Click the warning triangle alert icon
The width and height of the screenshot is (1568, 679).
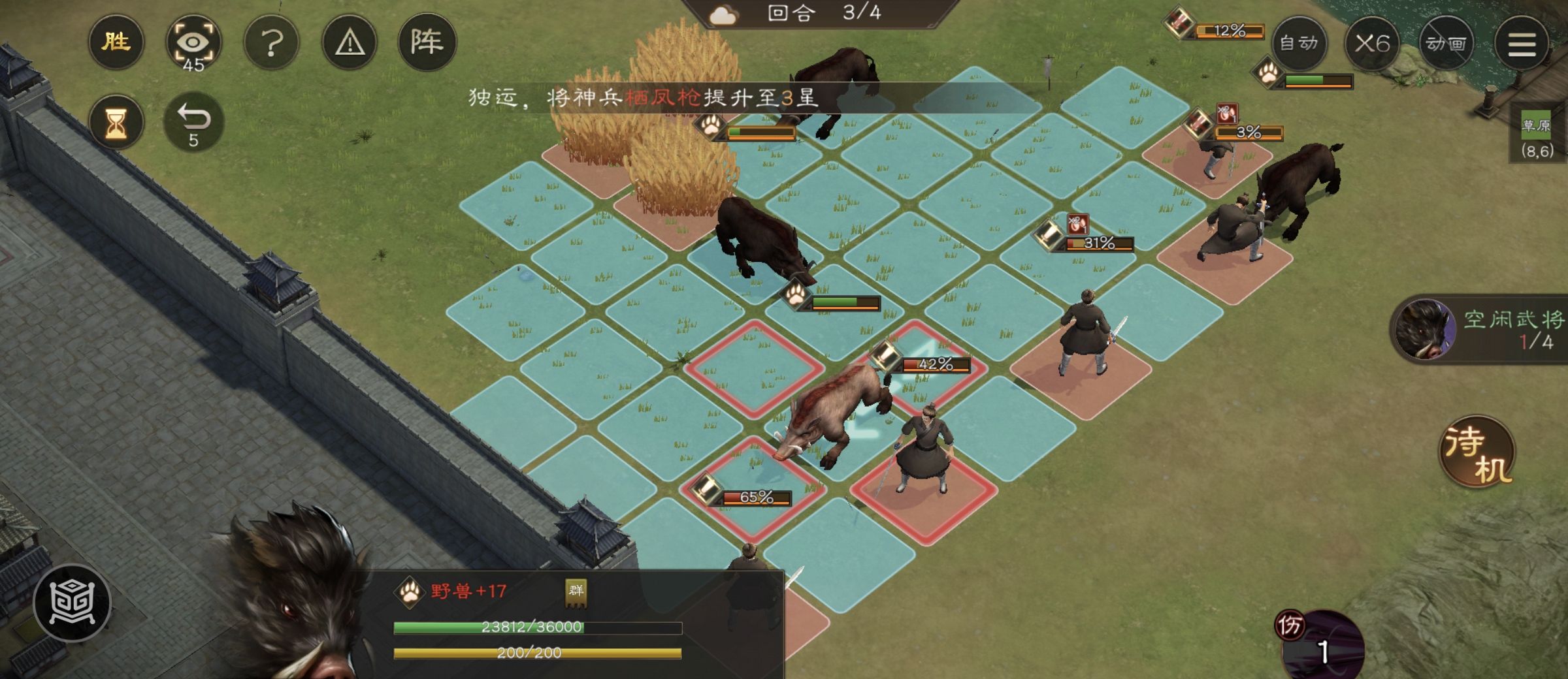tap(350, 44)
